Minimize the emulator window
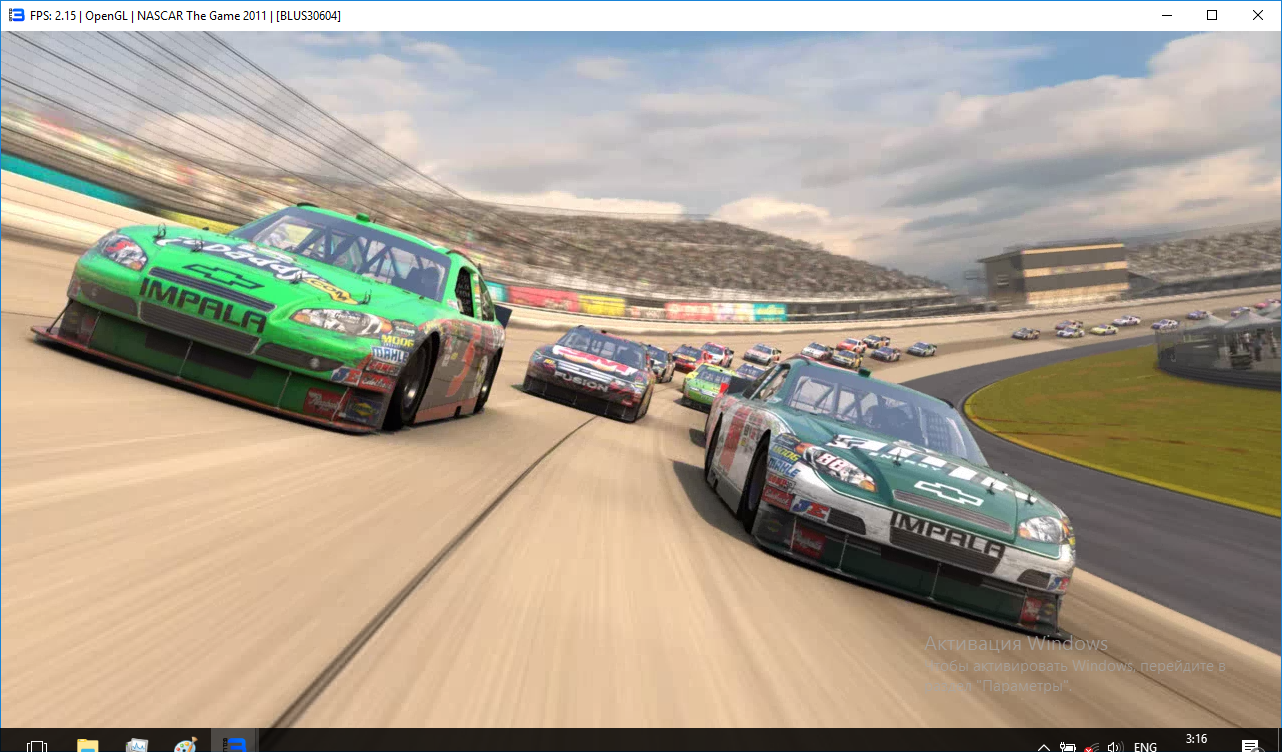Screen dimensions: 1282x752 tap(1166, 15)
